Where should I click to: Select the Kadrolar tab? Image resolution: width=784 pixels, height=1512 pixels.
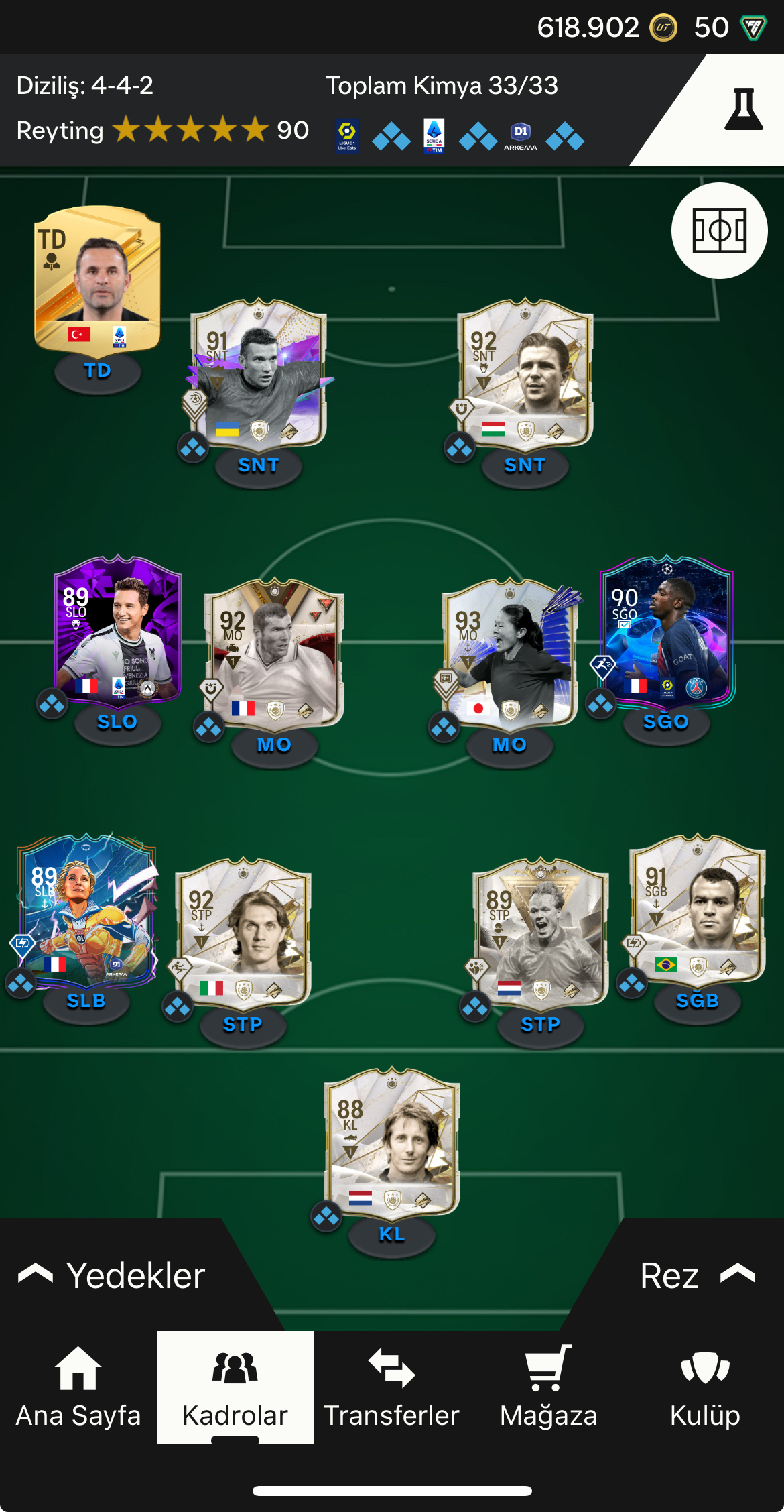click(235, 1388)
